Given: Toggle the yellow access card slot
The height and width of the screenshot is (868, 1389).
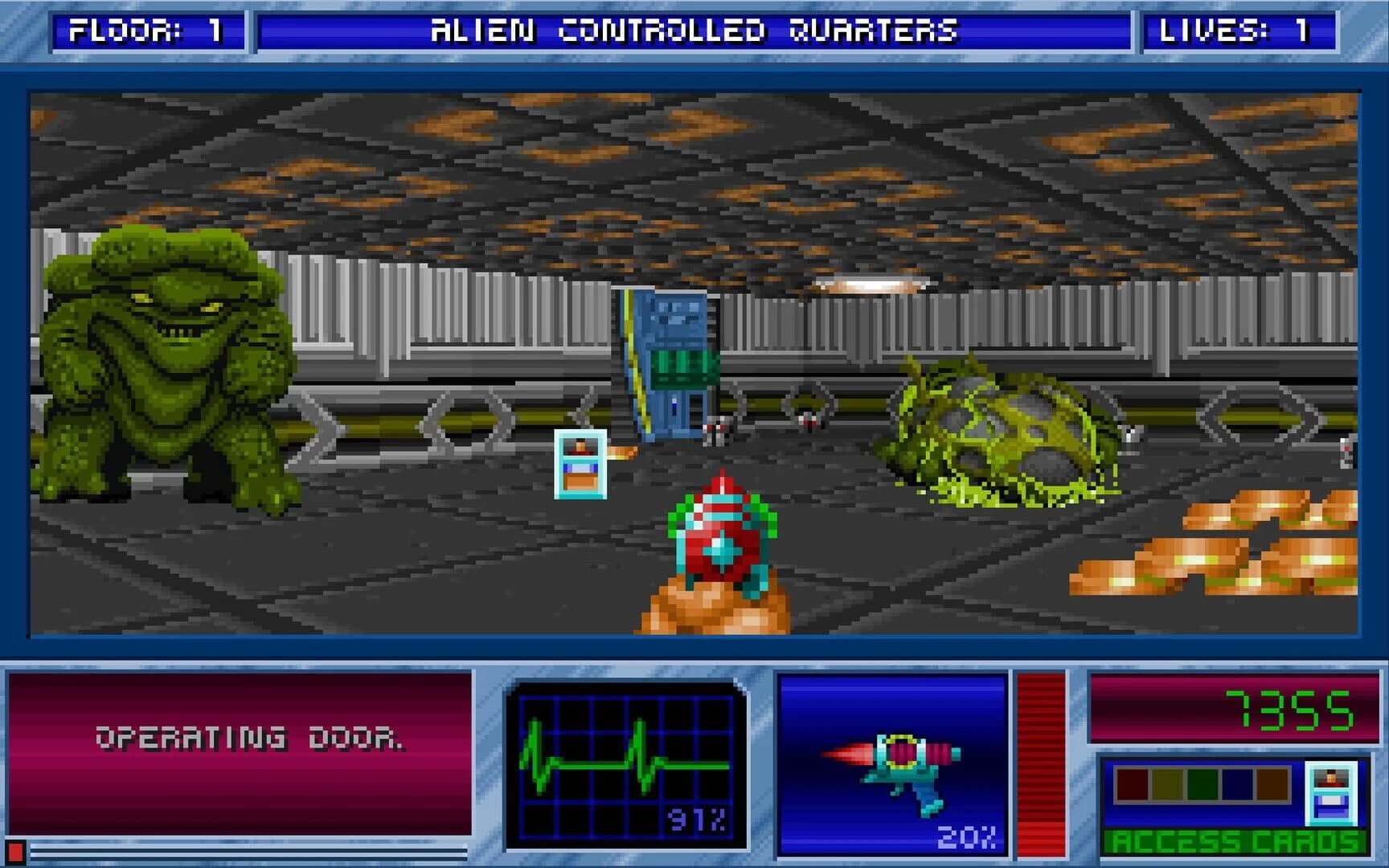Looking at the screenshot, I should pos(1167,784).
